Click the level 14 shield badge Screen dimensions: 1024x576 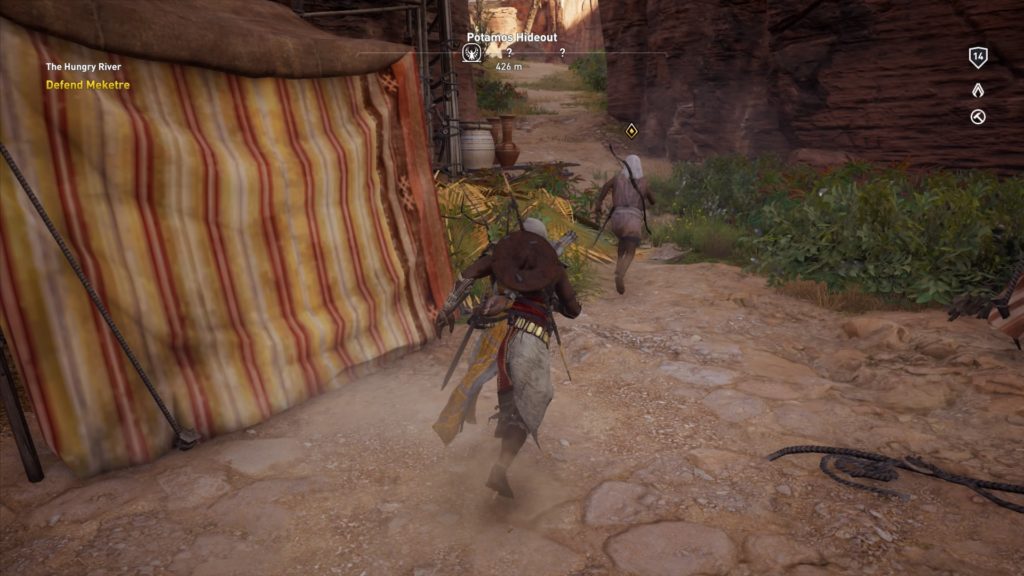point(978,57)
